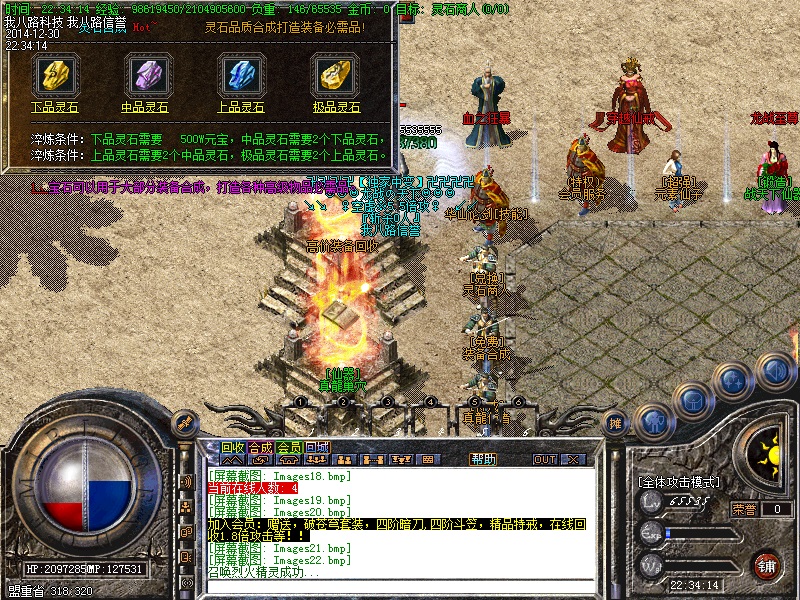Change the 全体攻击模式 attack mode label
Screen dimensions: 800x600
pos(679,482)
